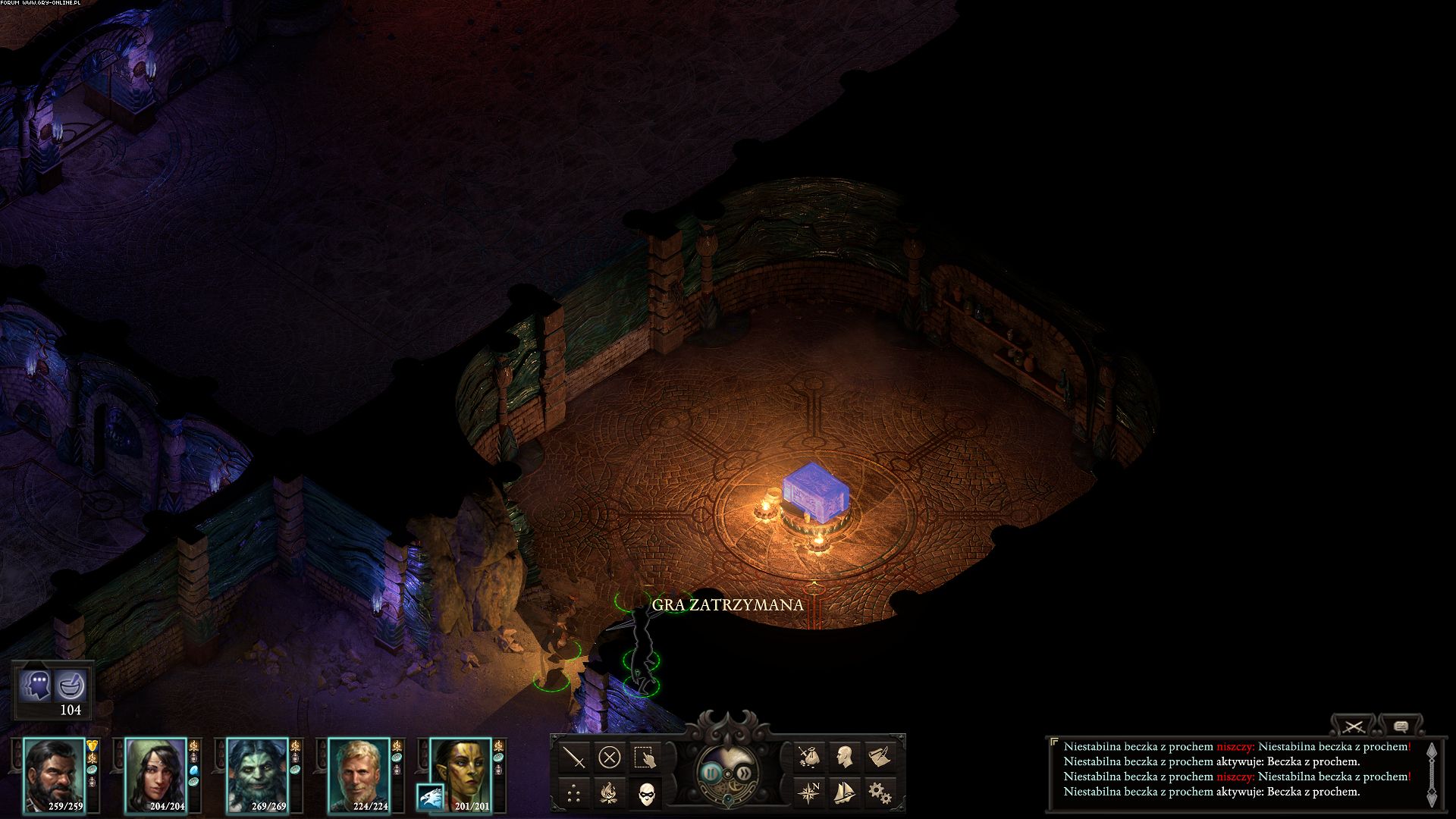
Task: Switch to the crossed swords combat log tab
Action: 1354,726
